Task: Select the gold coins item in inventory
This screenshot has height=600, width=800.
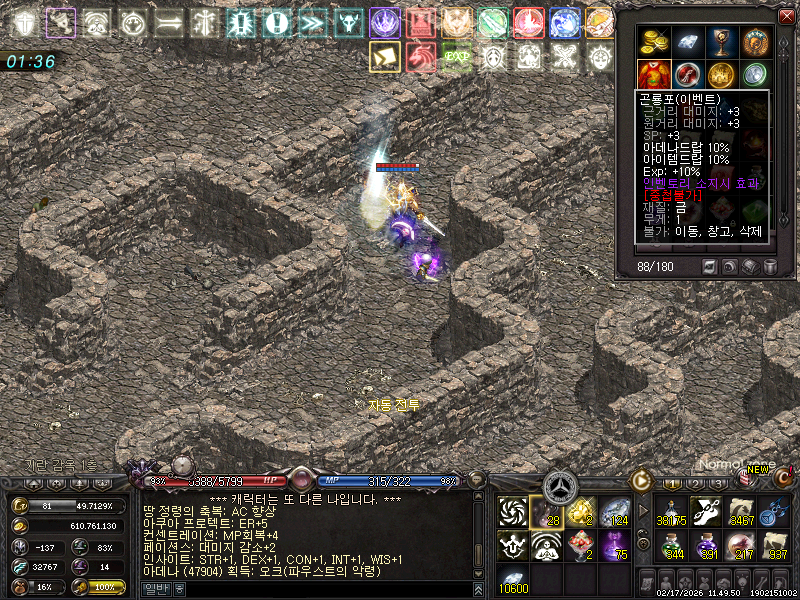Action: tap(653, 41)
